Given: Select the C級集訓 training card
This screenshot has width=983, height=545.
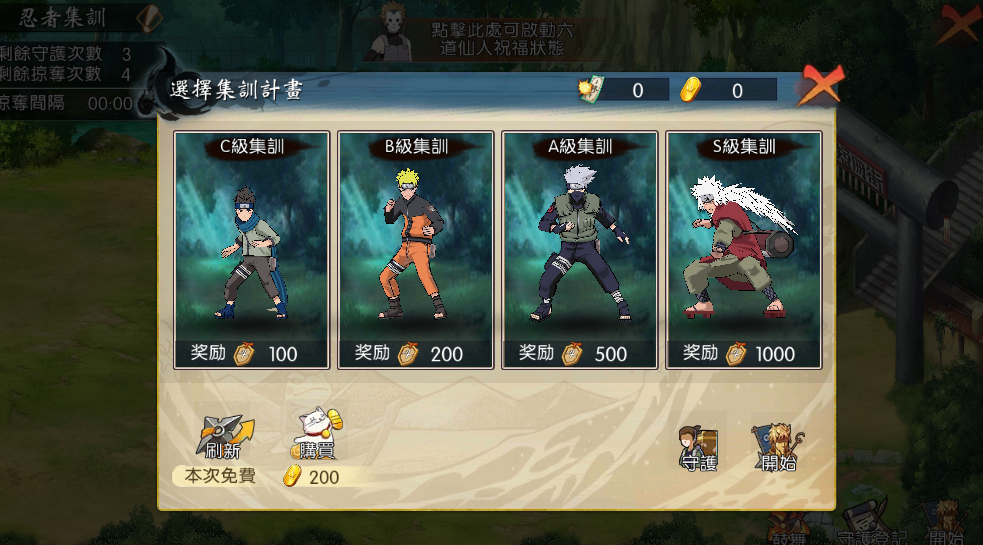Looking at the screenshot, I should [x=252, y=250].
